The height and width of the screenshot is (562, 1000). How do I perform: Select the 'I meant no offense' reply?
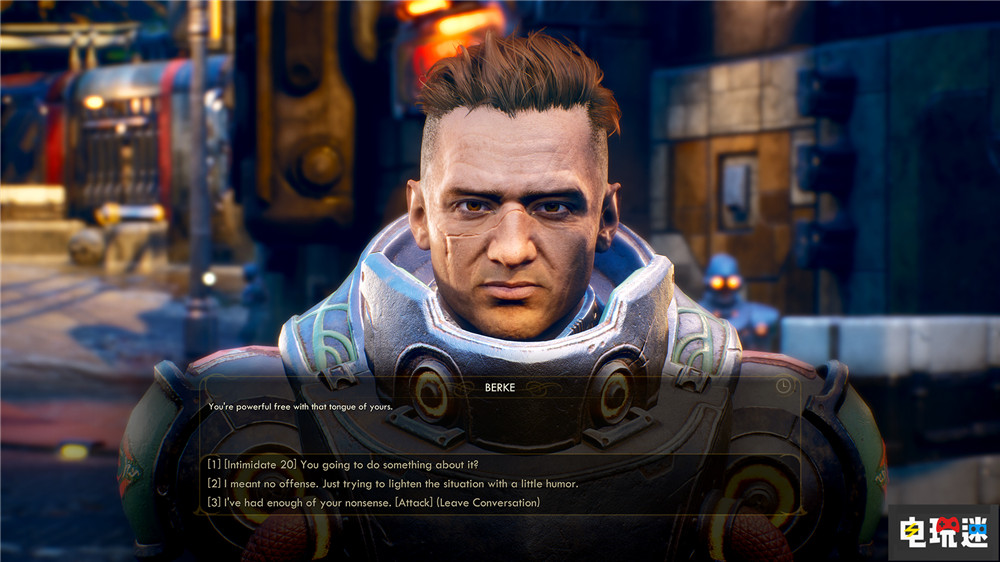pyautogui.click(x=393, y=483)
